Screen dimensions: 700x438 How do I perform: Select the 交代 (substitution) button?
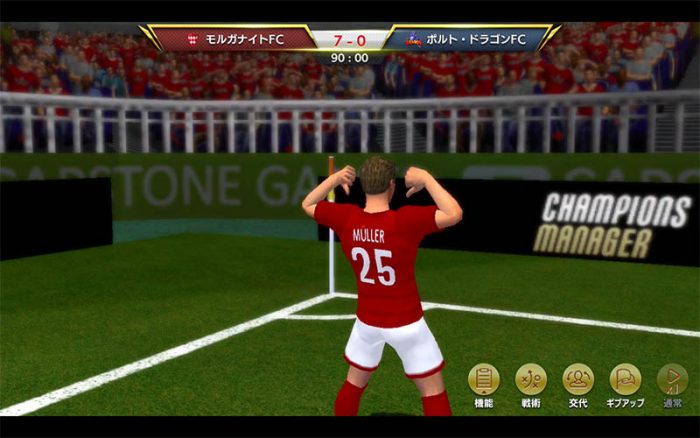578,380
